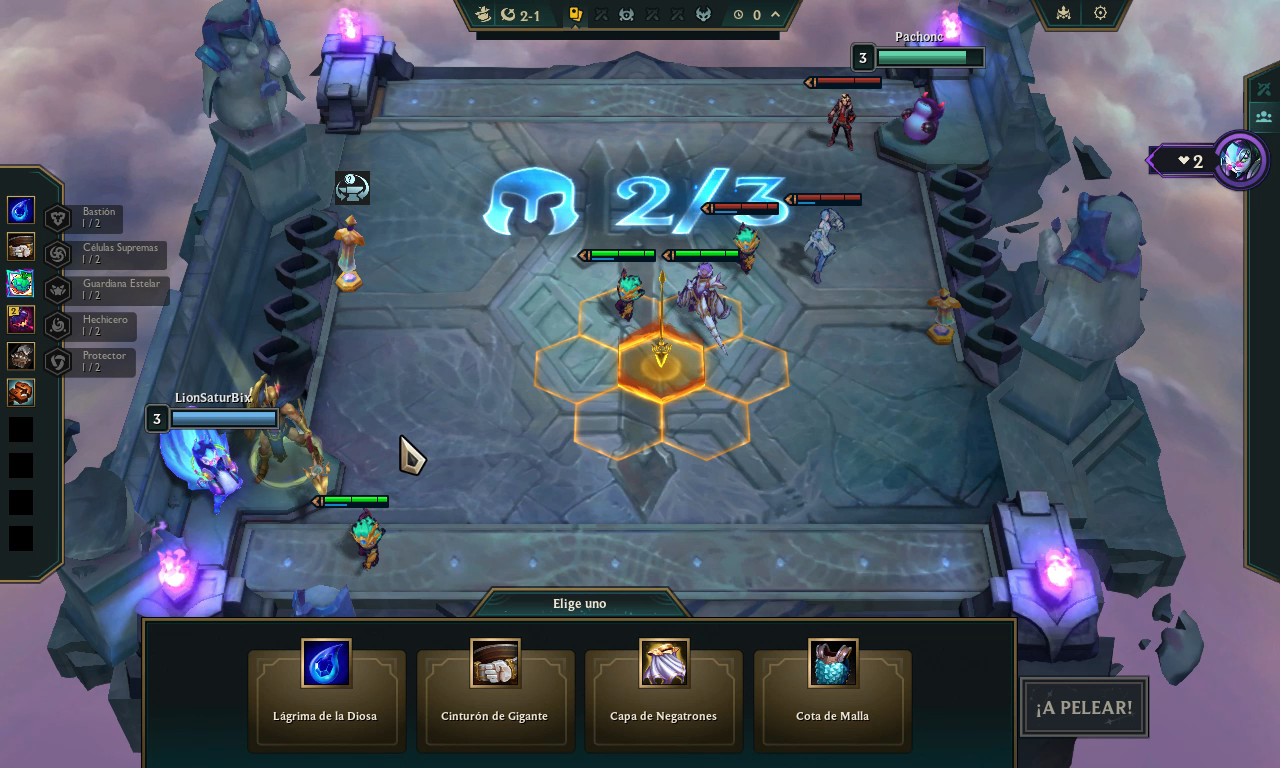The image size is (1280, 768).
Task: Click the clock timer icon in the top bar
Action: [738, 14]
